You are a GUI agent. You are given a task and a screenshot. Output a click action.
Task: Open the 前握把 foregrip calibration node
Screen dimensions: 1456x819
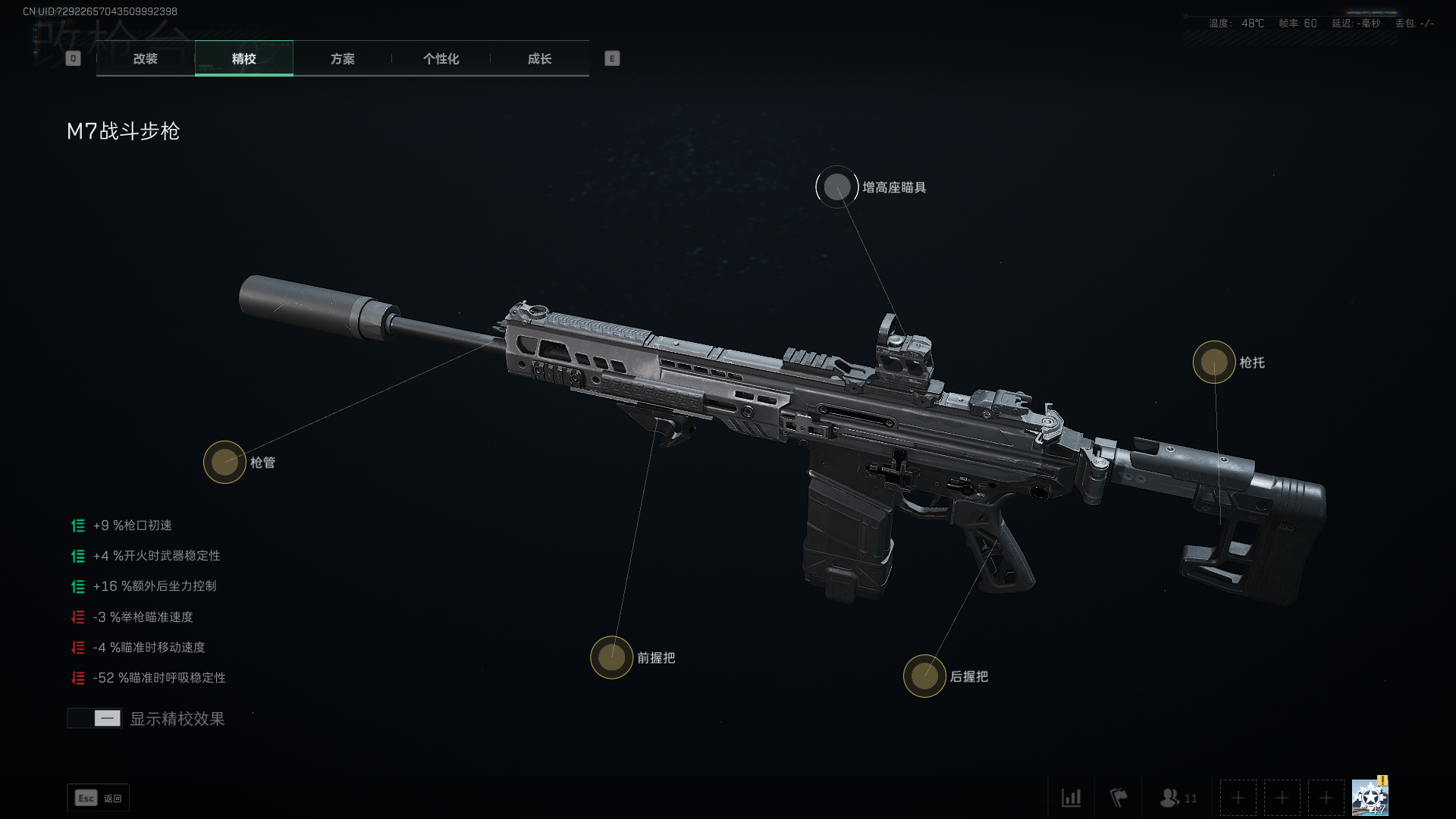click(x=611, y=657)
